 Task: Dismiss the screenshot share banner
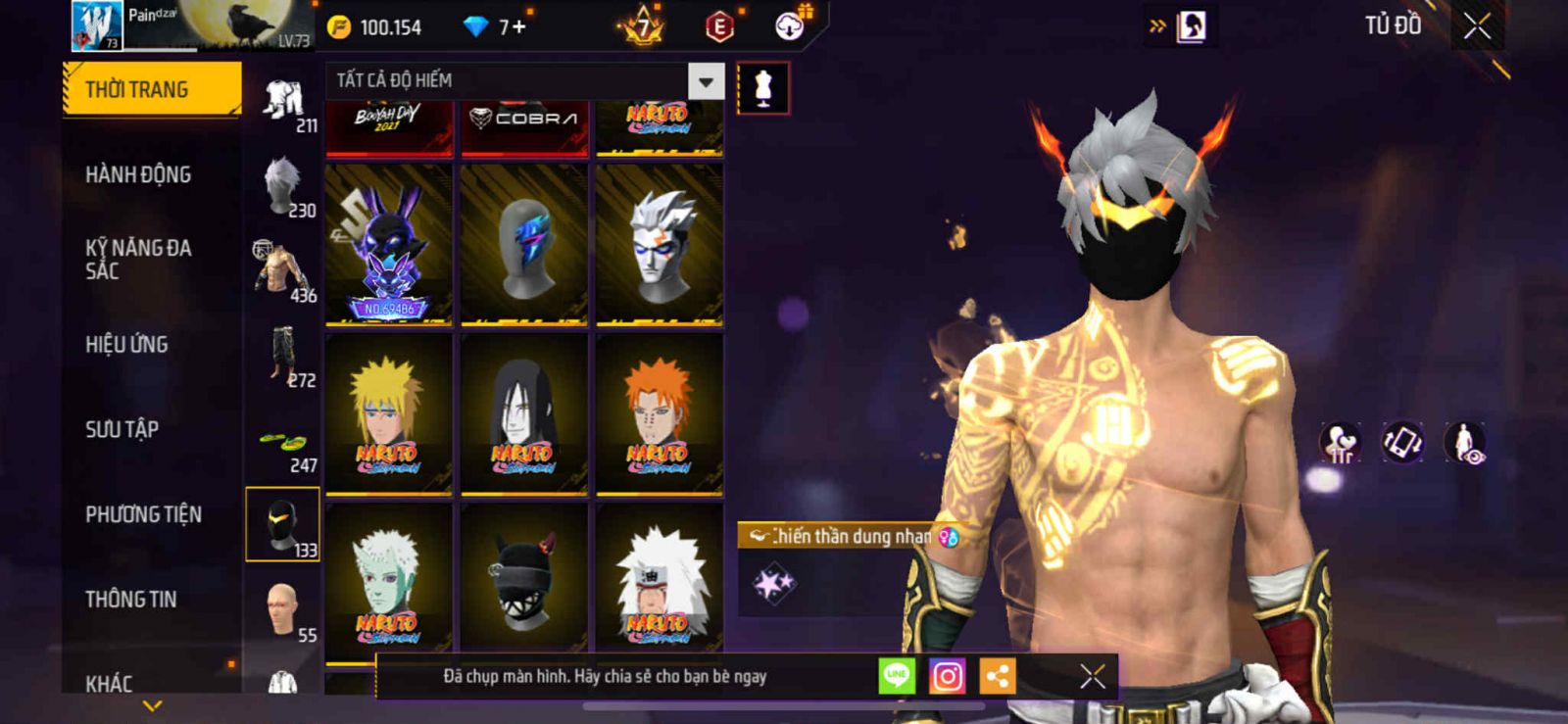[1092, 676]
